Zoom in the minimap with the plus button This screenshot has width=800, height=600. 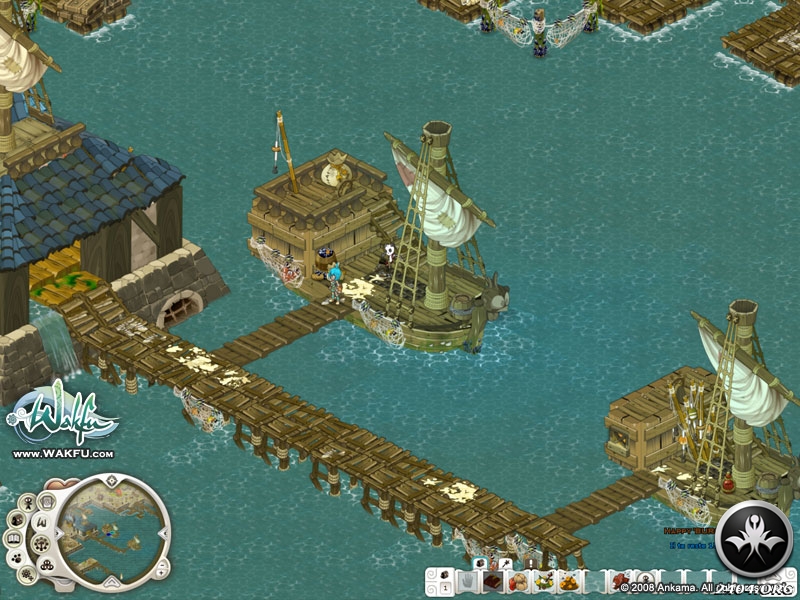pos(161,574)
